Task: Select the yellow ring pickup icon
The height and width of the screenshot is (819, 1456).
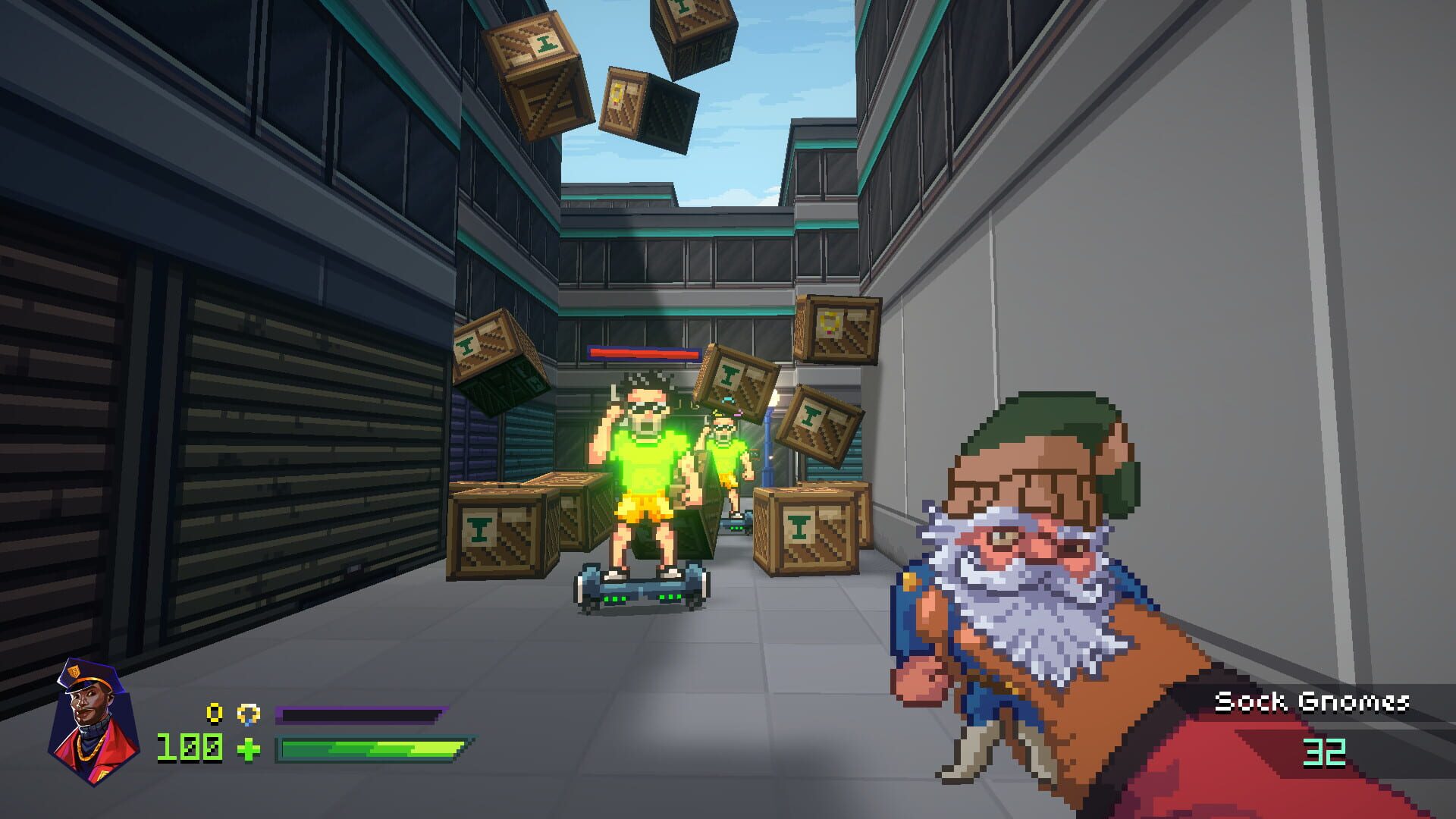Action: click(249, 714)
